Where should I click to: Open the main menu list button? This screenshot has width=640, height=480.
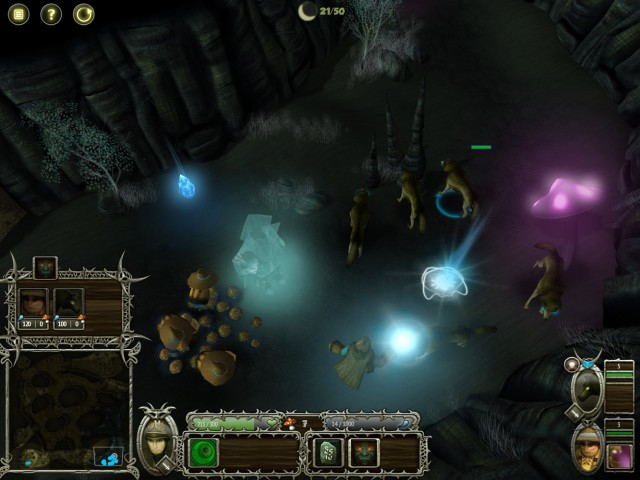19,14
